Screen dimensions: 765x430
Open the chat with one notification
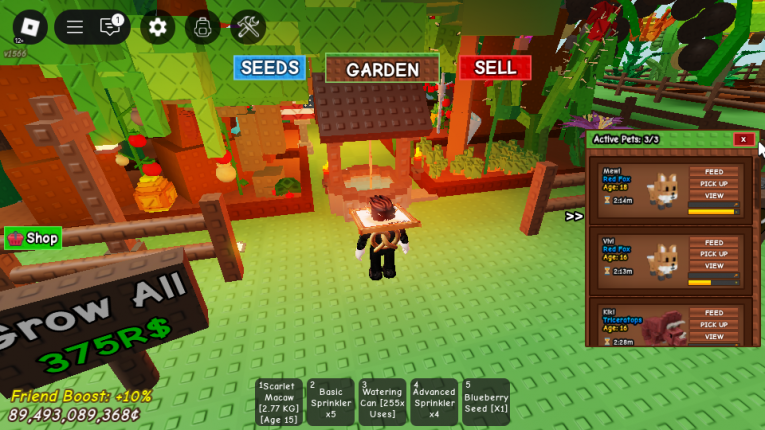[110, 27]
